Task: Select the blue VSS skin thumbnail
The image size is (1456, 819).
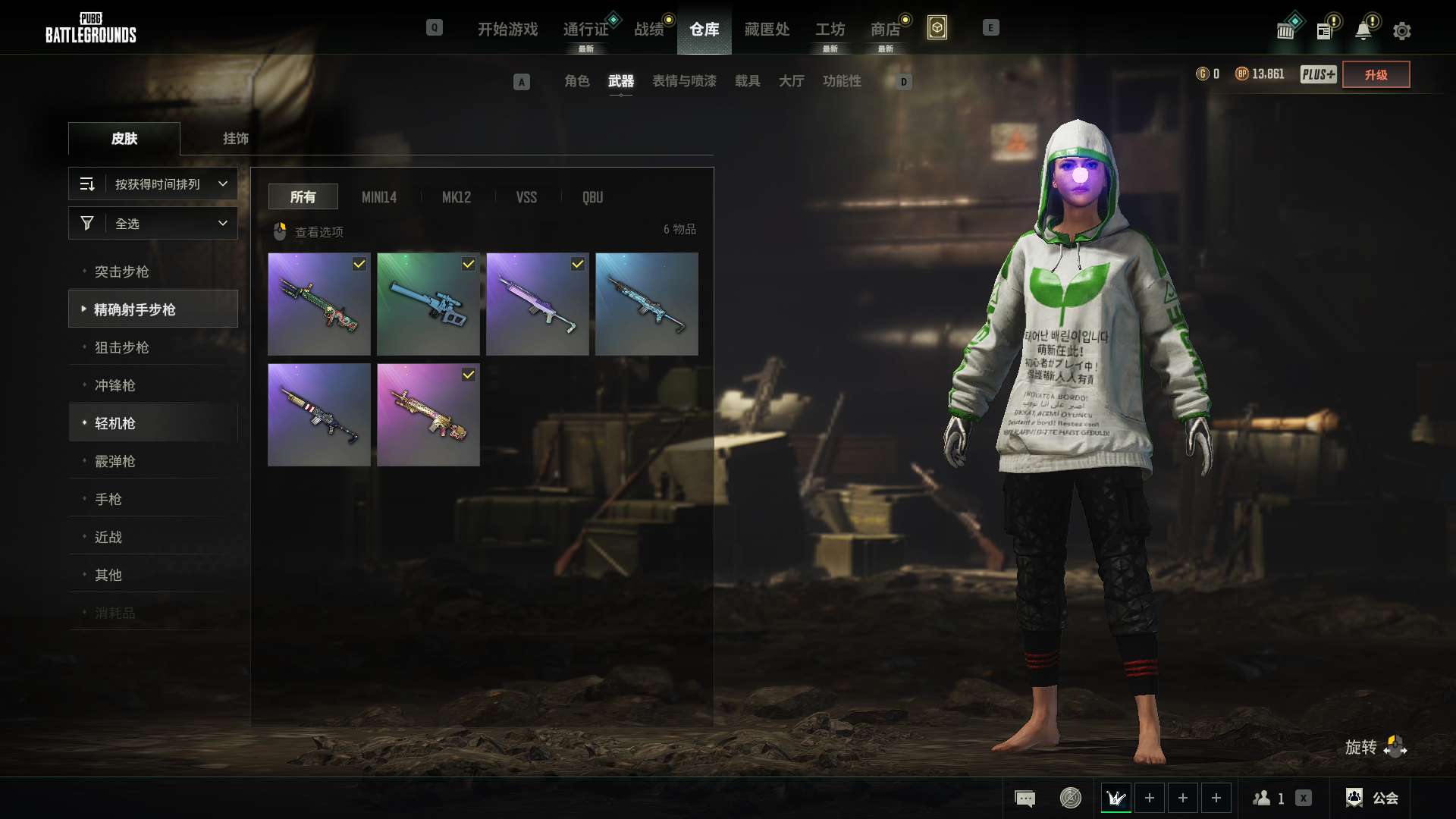Action: click(428, 304)
